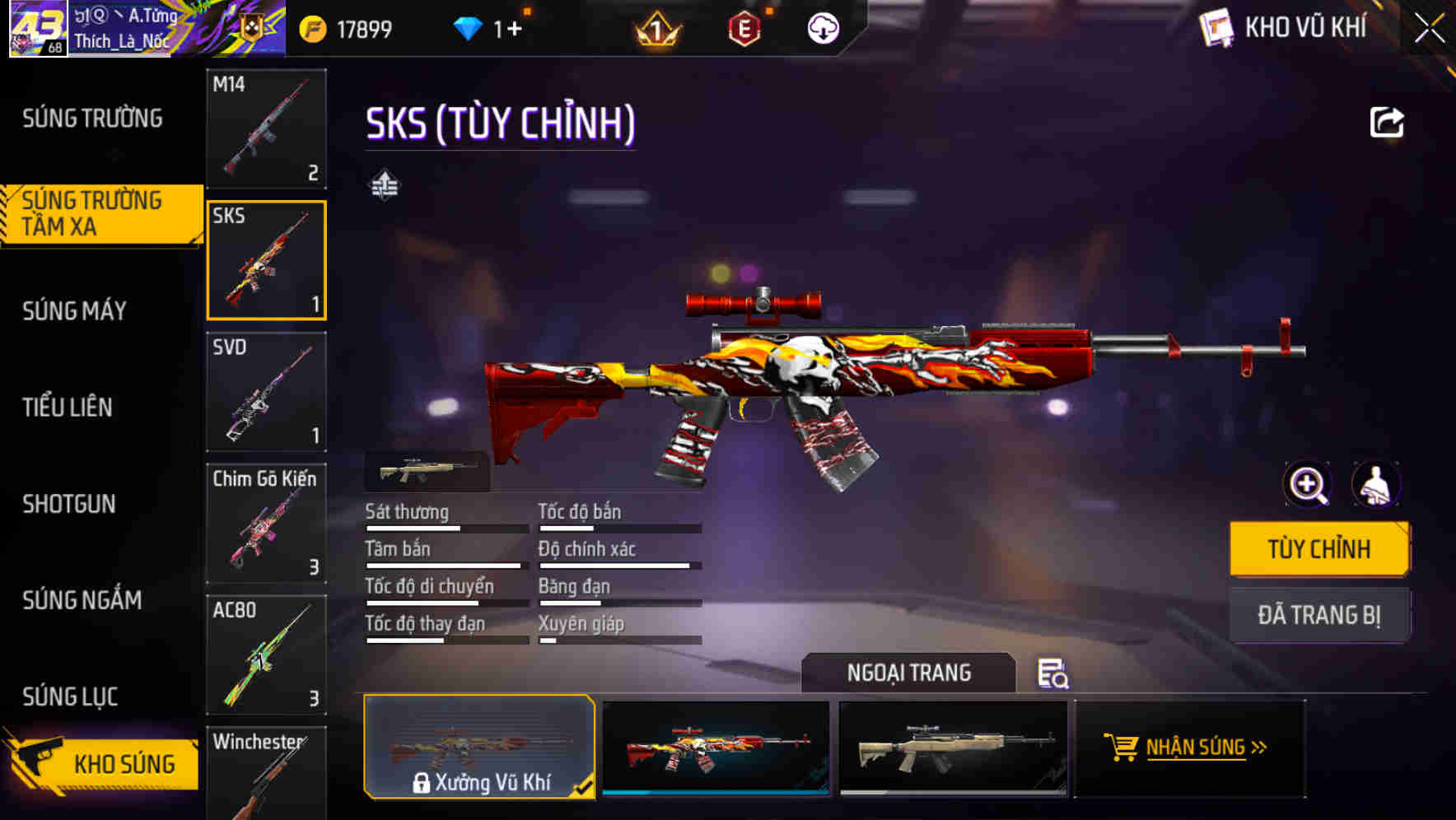Click the ĐÃ TRANG BỊ button

1318,614
